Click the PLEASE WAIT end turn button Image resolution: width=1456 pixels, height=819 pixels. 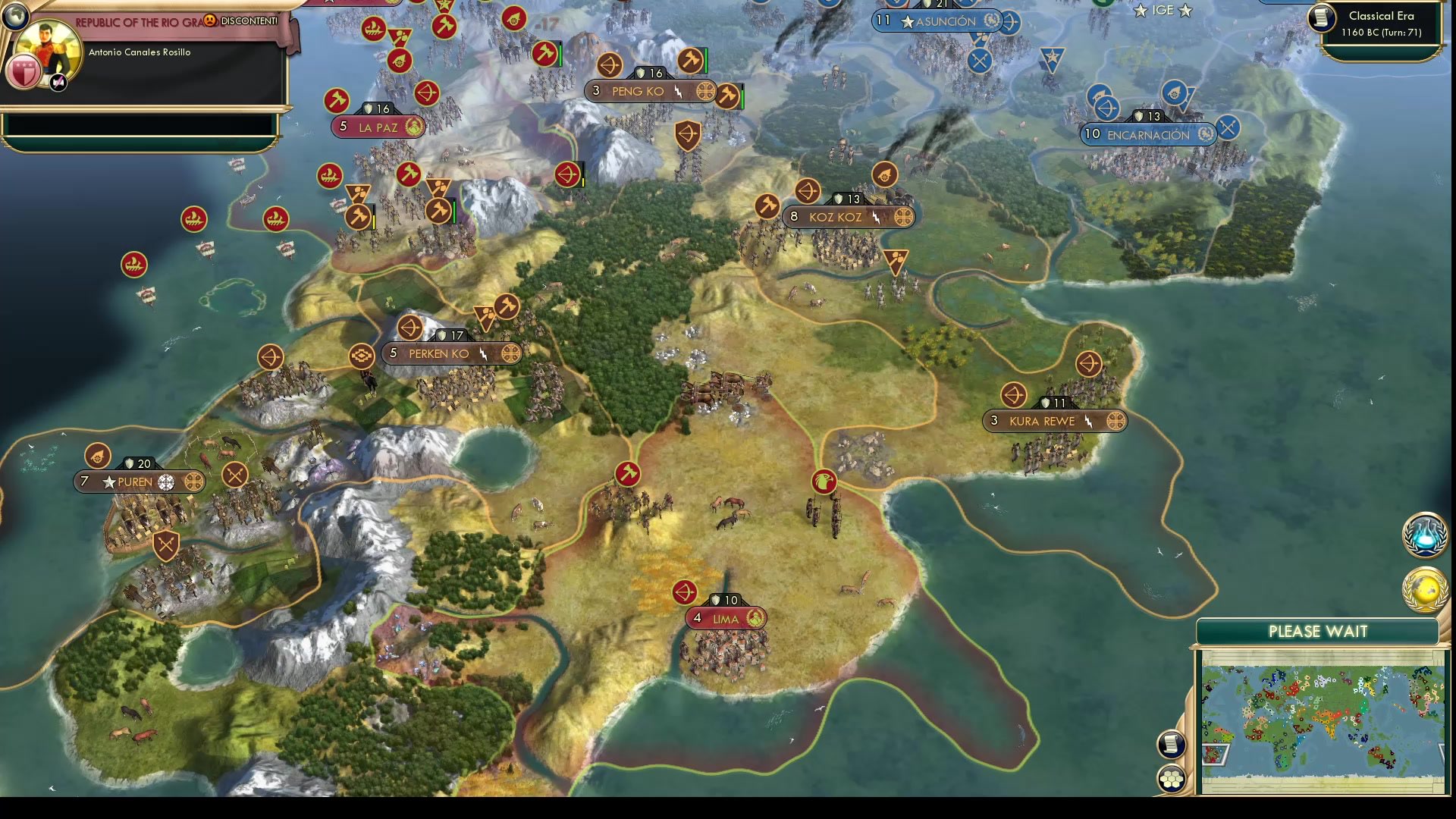point(1319,631)
